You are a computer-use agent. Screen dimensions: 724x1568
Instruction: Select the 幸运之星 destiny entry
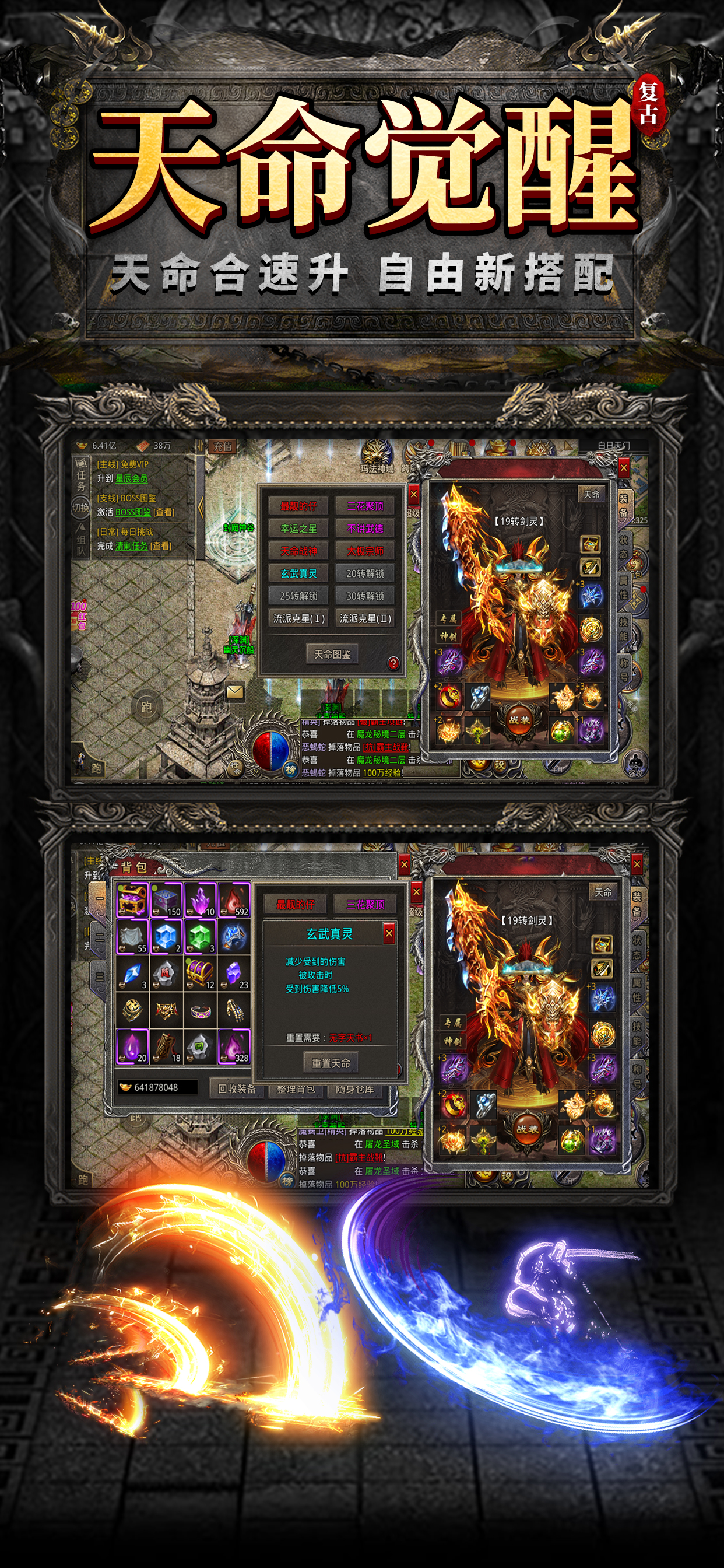[298, 528]
